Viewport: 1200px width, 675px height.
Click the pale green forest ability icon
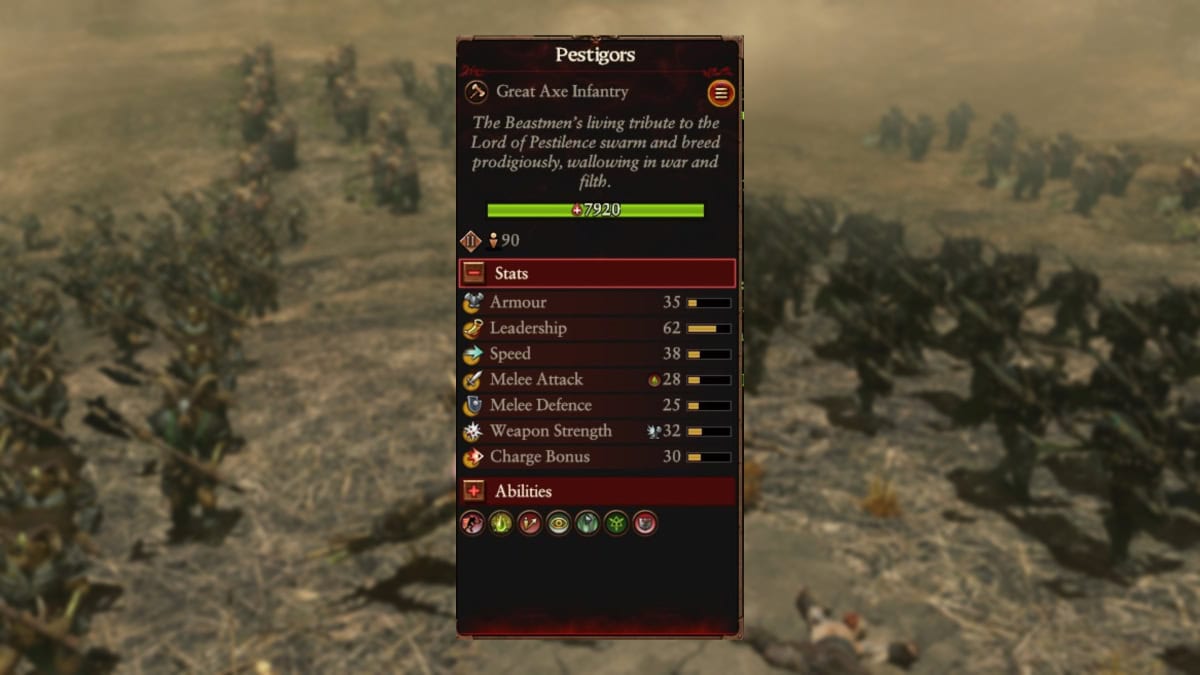[x=587, y=523]
